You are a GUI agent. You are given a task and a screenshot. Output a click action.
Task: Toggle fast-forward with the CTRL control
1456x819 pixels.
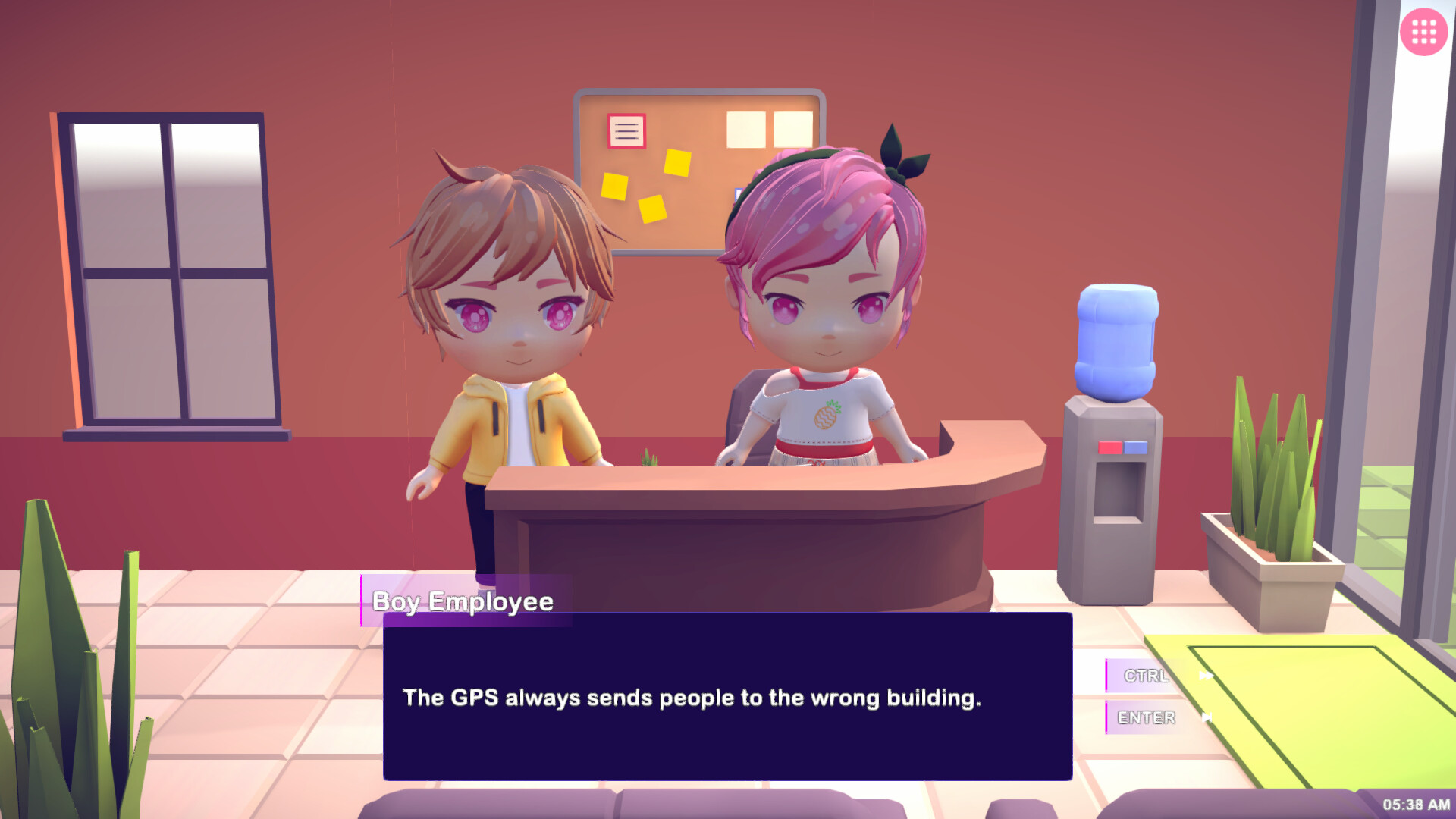point(1145,677)
